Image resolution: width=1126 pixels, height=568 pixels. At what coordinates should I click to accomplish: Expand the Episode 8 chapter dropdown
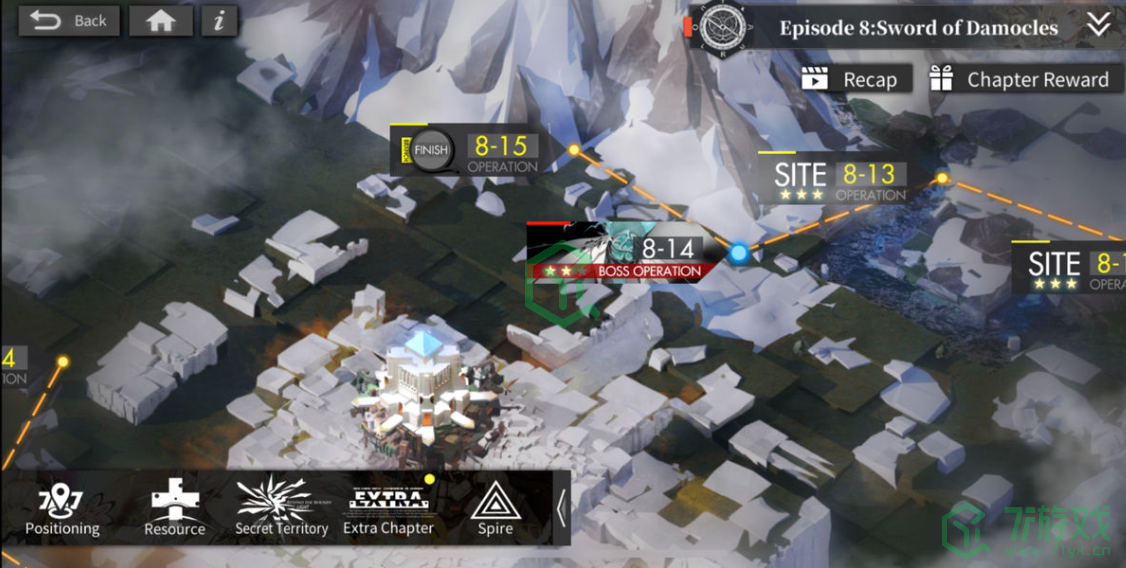(1099, 26)
